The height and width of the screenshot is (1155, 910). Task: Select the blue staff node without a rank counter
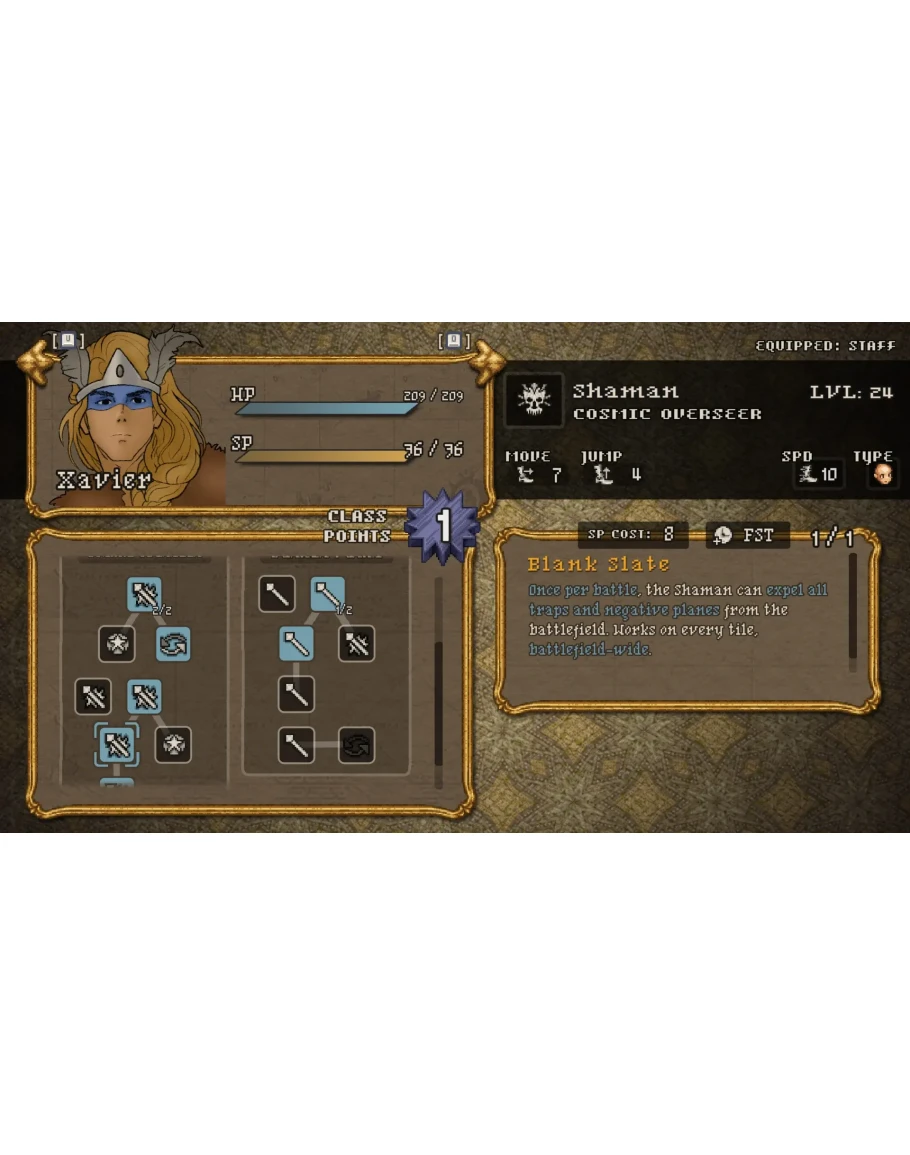pyautogui.click(x=296, y=643)
